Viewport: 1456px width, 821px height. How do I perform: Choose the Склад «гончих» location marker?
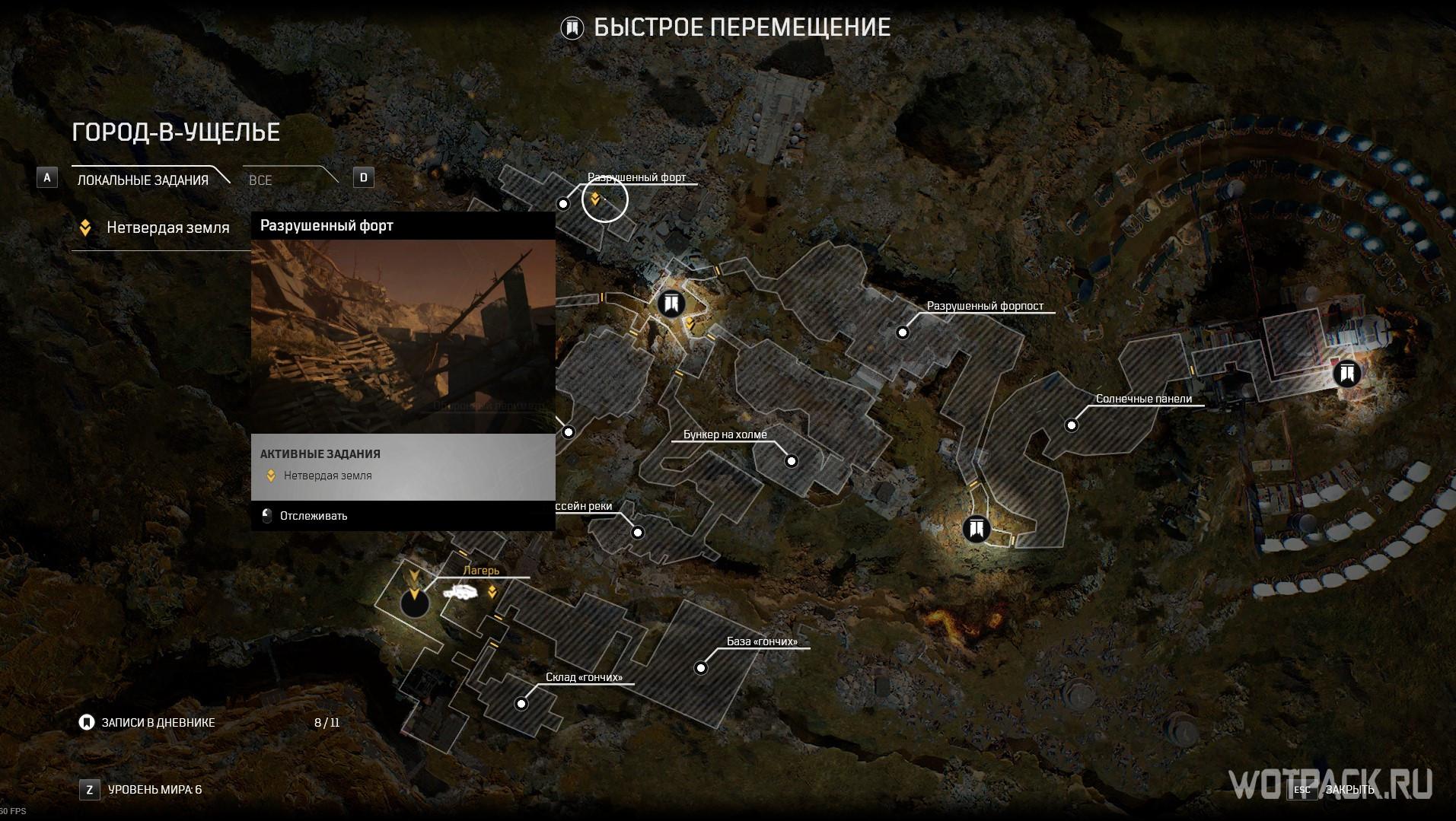tap(521, 704)
